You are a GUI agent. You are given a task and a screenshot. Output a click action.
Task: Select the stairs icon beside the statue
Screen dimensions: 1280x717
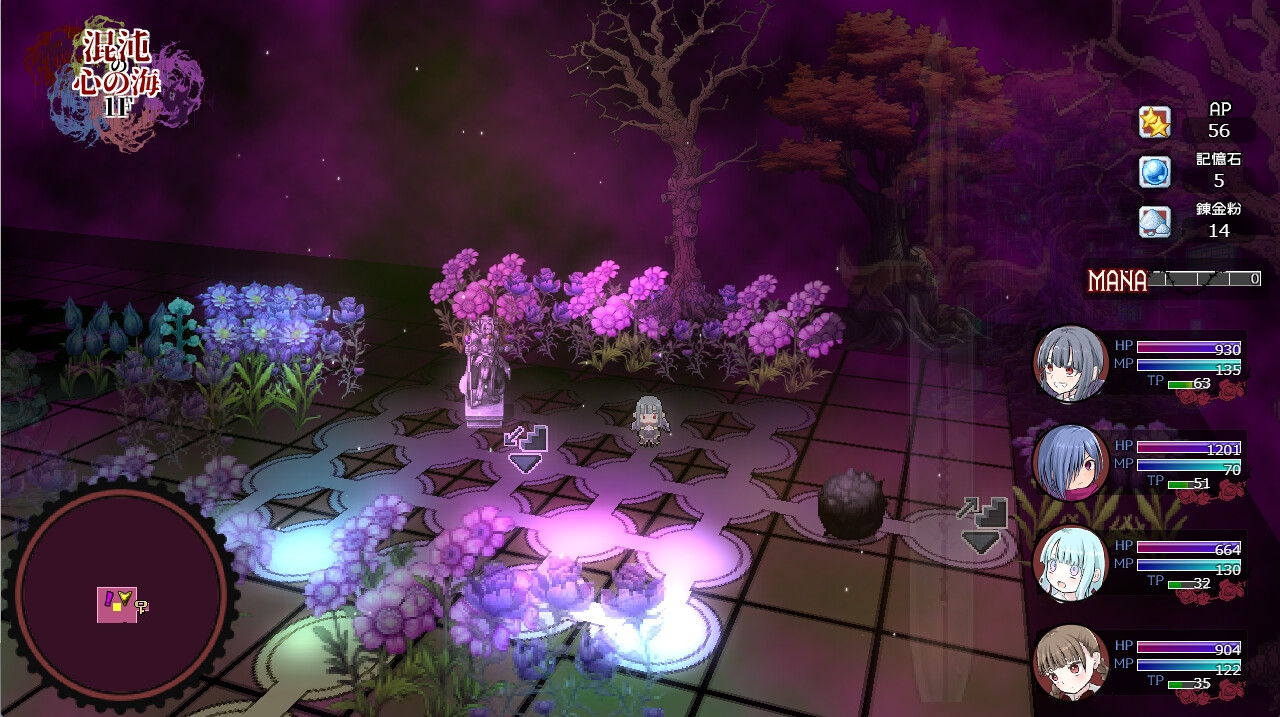click(x=526, y=448)
